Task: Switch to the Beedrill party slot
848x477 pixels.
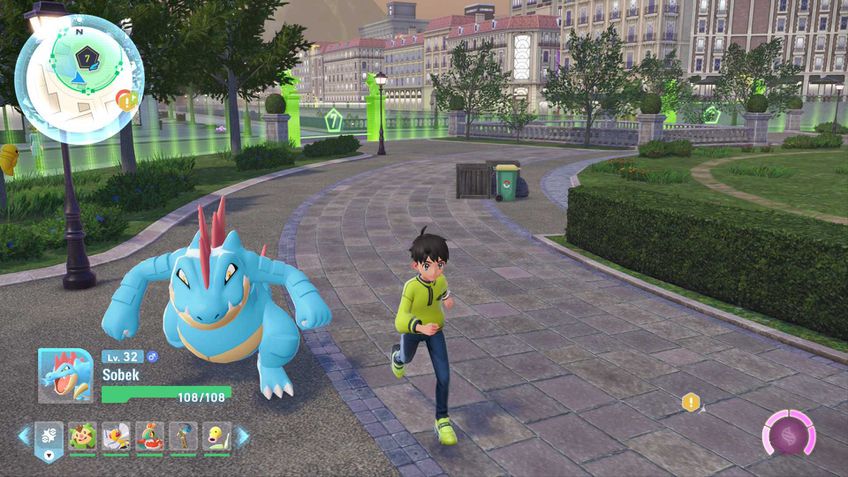Action: (116, 436)
